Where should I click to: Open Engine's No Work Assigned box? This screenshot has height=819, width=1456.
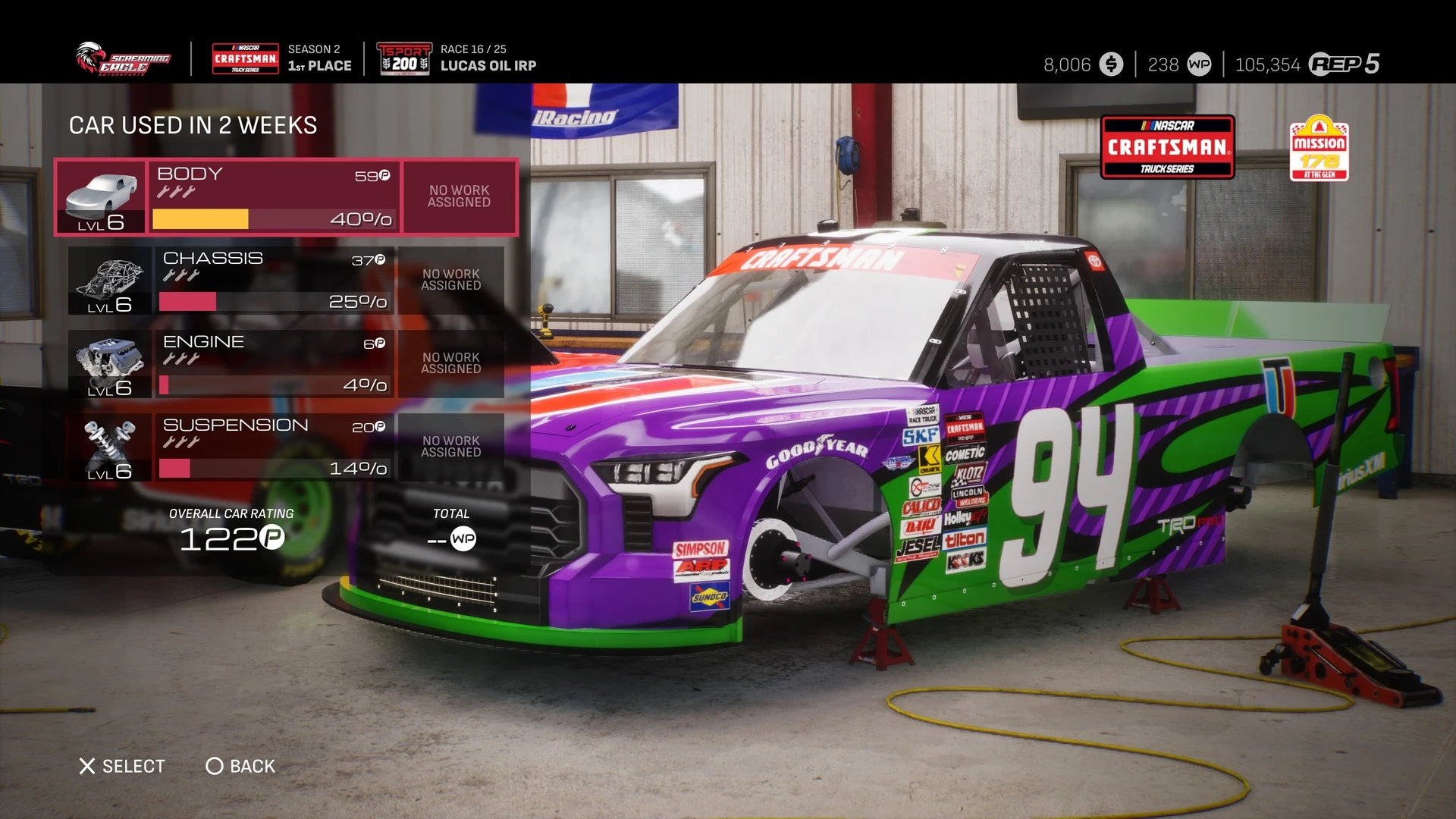click(451, 363)
